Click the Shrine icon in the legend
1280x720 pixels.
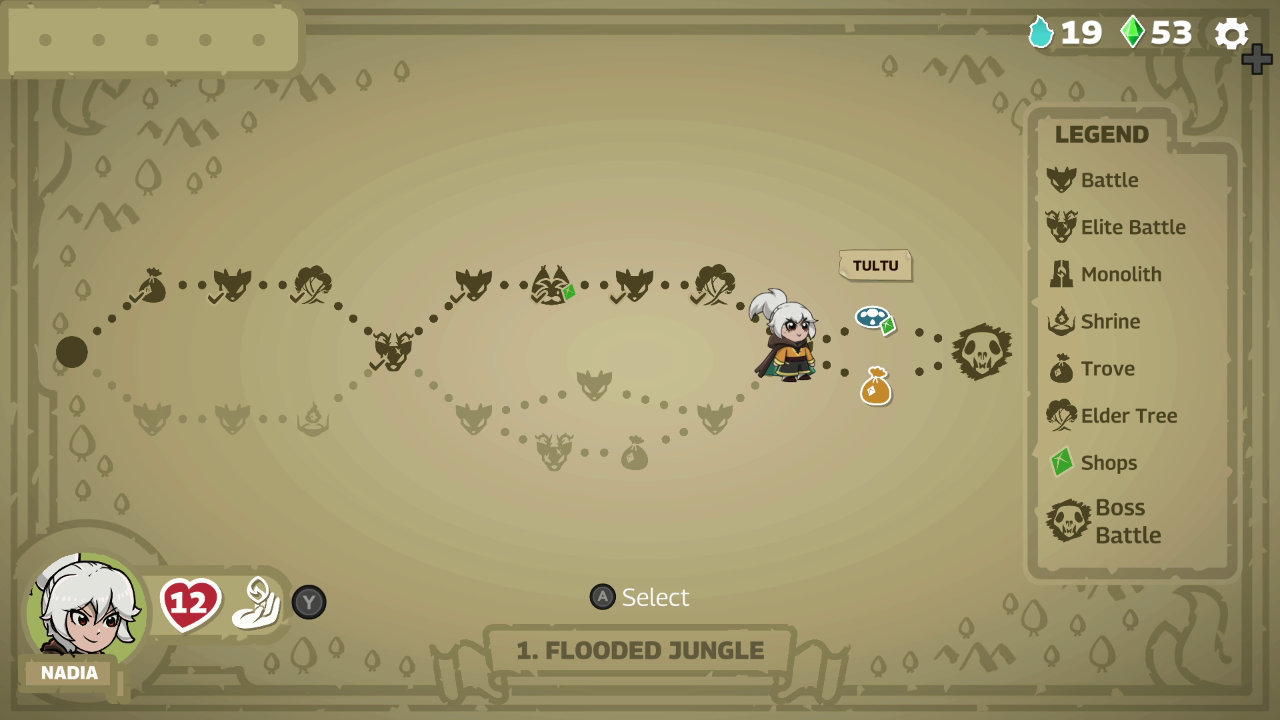(x=1063, y=321)
